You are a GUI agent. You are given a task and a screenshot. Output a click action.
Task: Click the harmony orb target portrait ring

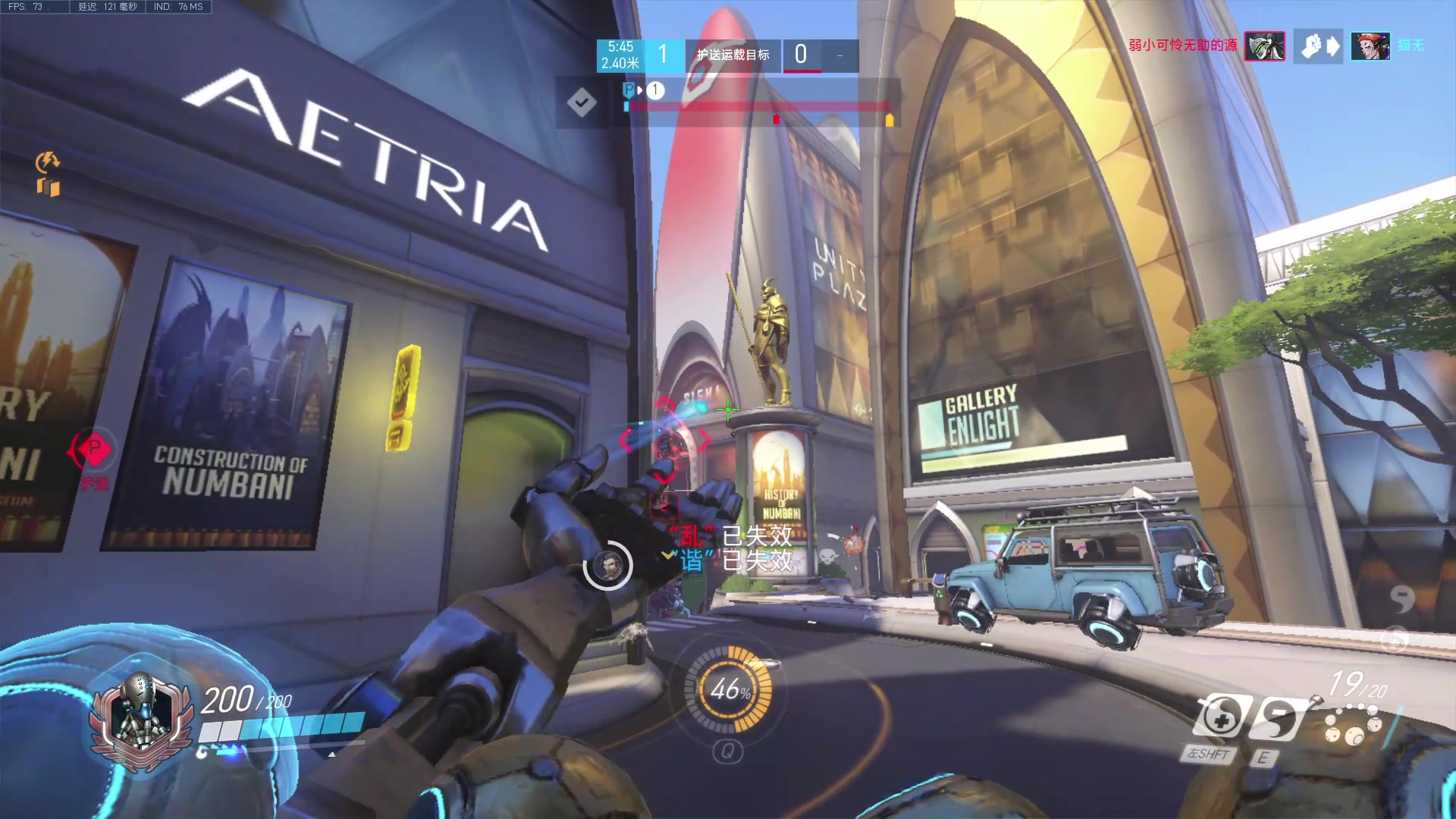[x=608, y=565]
